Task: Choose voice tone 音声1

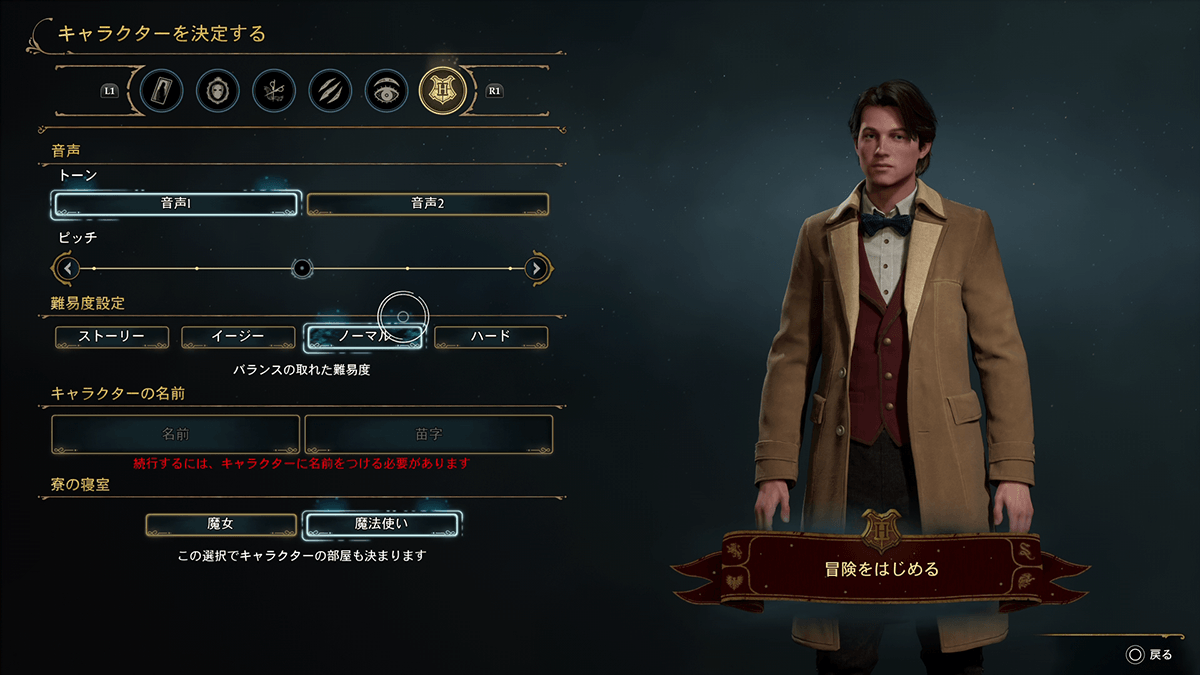Action: pyautogui.click(x=176, y=204)
